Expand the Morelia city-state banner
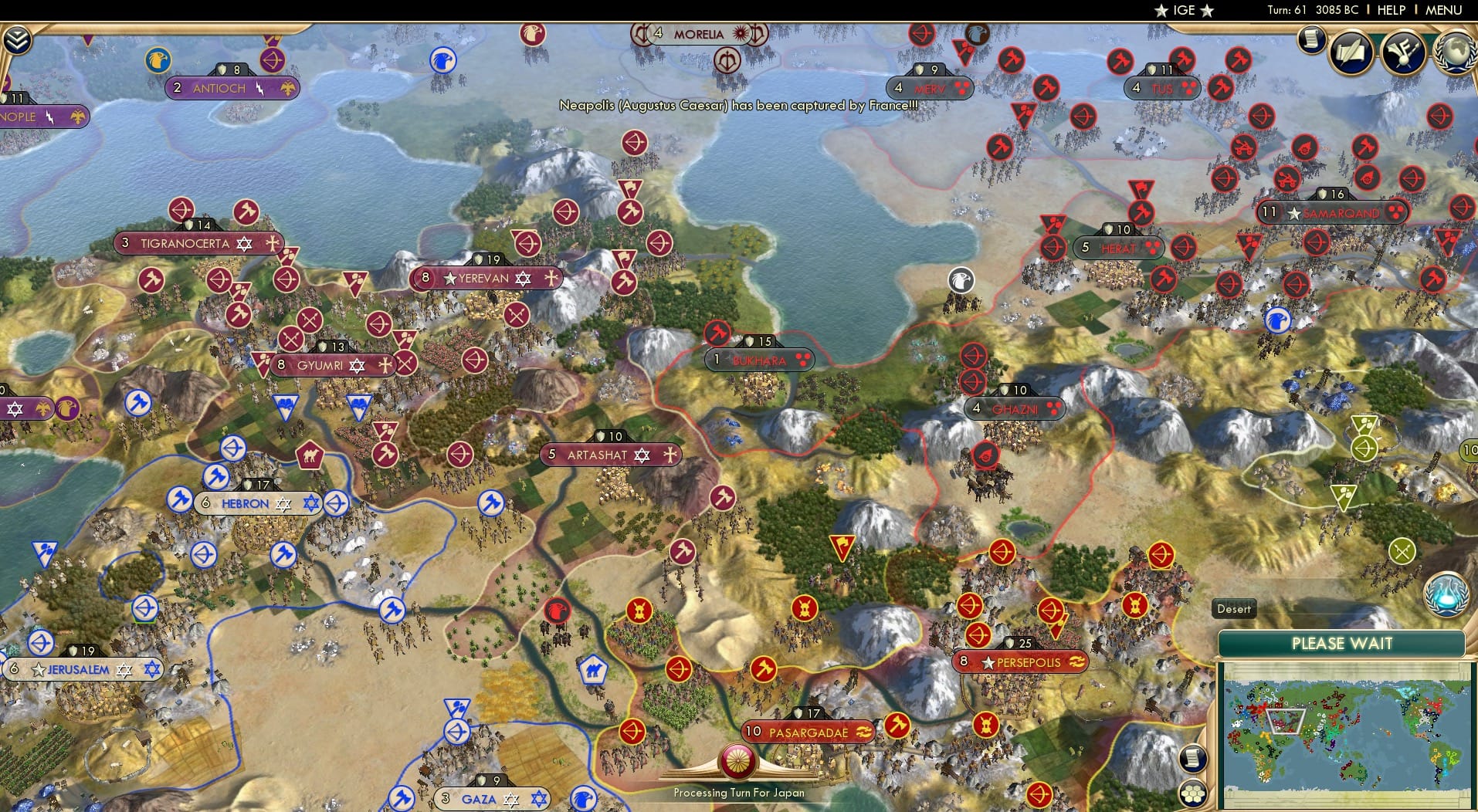 click(x=695, y=33)
